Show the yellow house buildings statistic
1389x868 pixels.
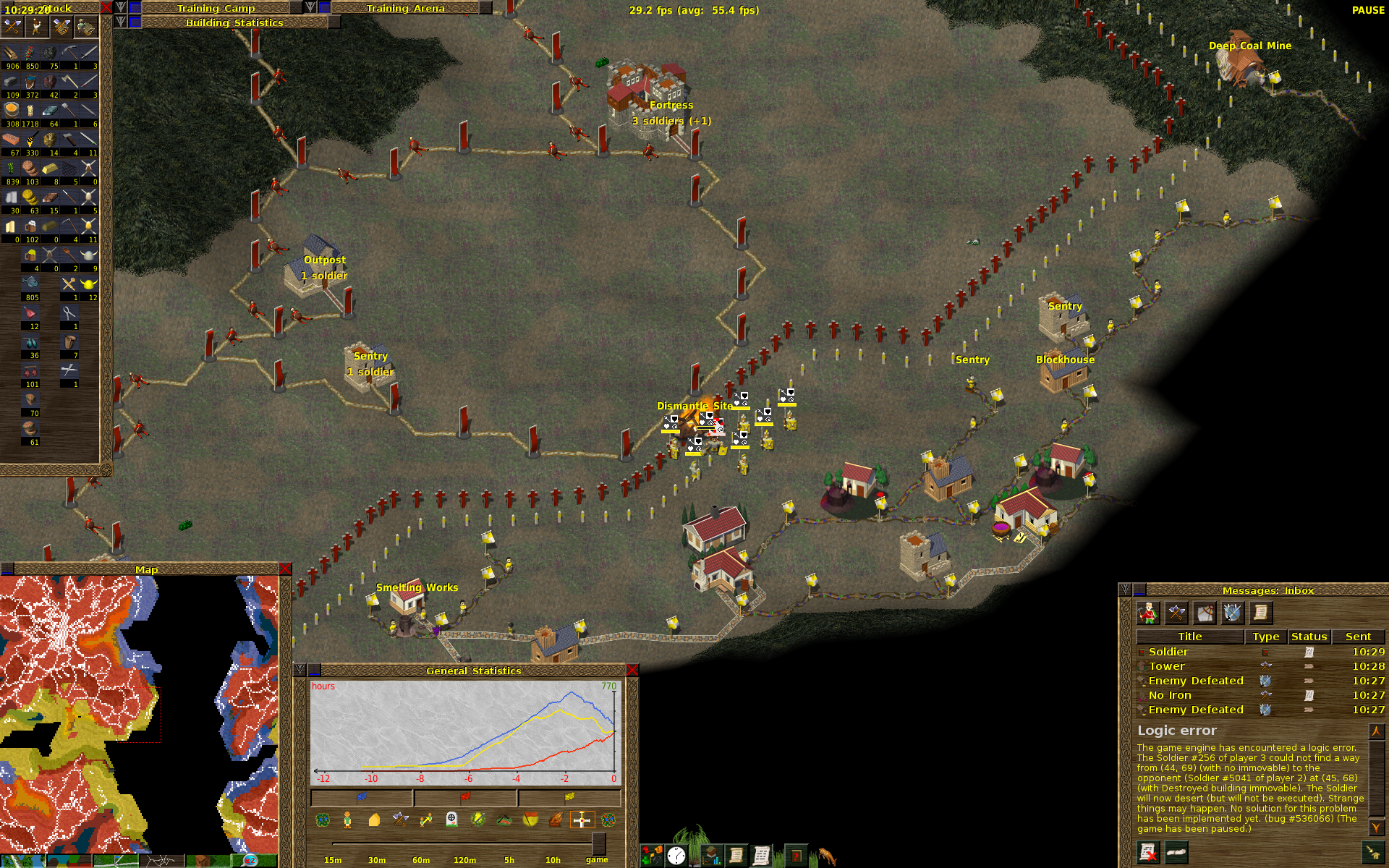374,820
